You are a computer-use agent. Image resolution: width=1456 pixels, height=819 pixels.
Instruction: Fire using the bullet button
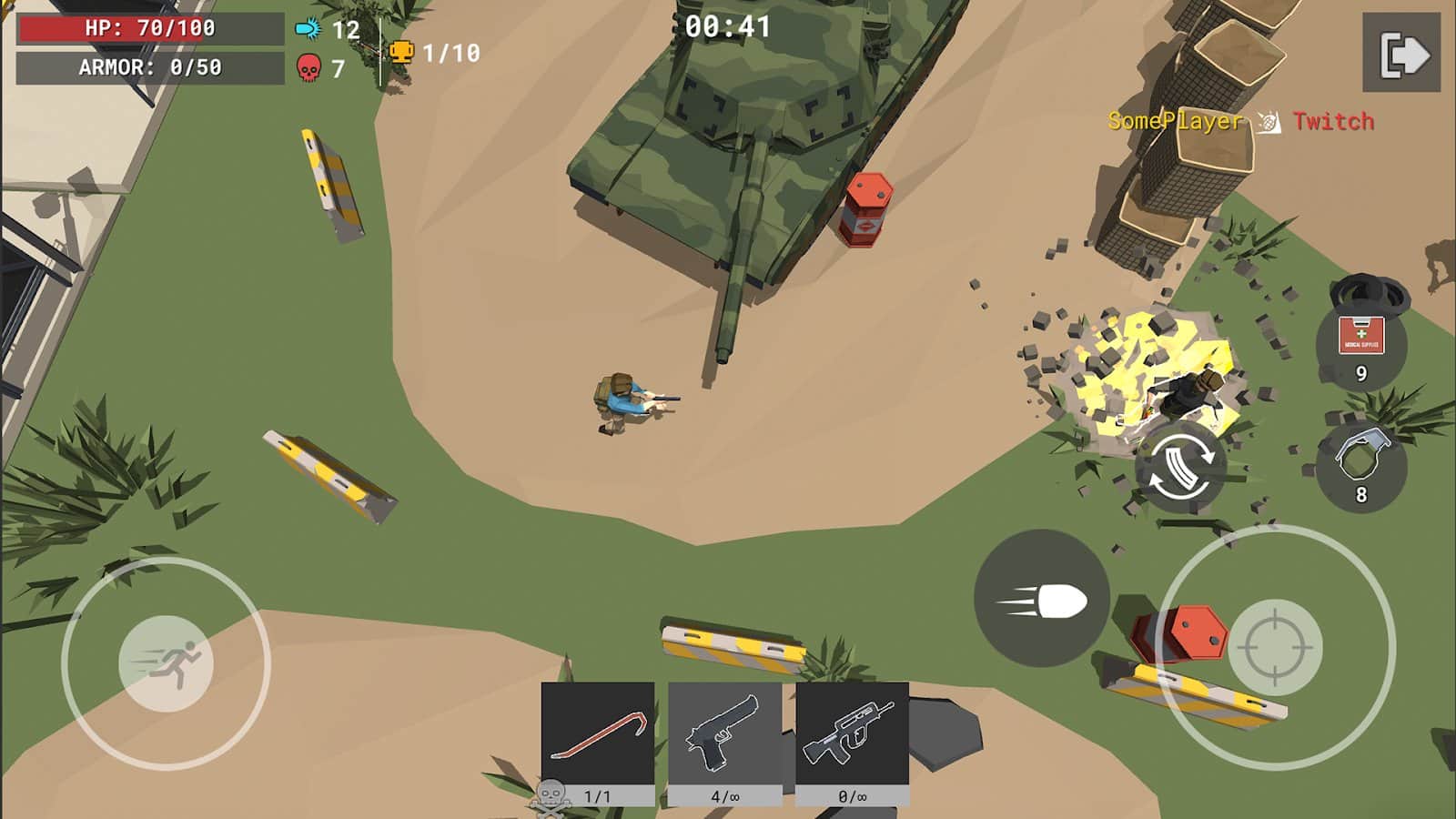click(x=1042, y=599)
